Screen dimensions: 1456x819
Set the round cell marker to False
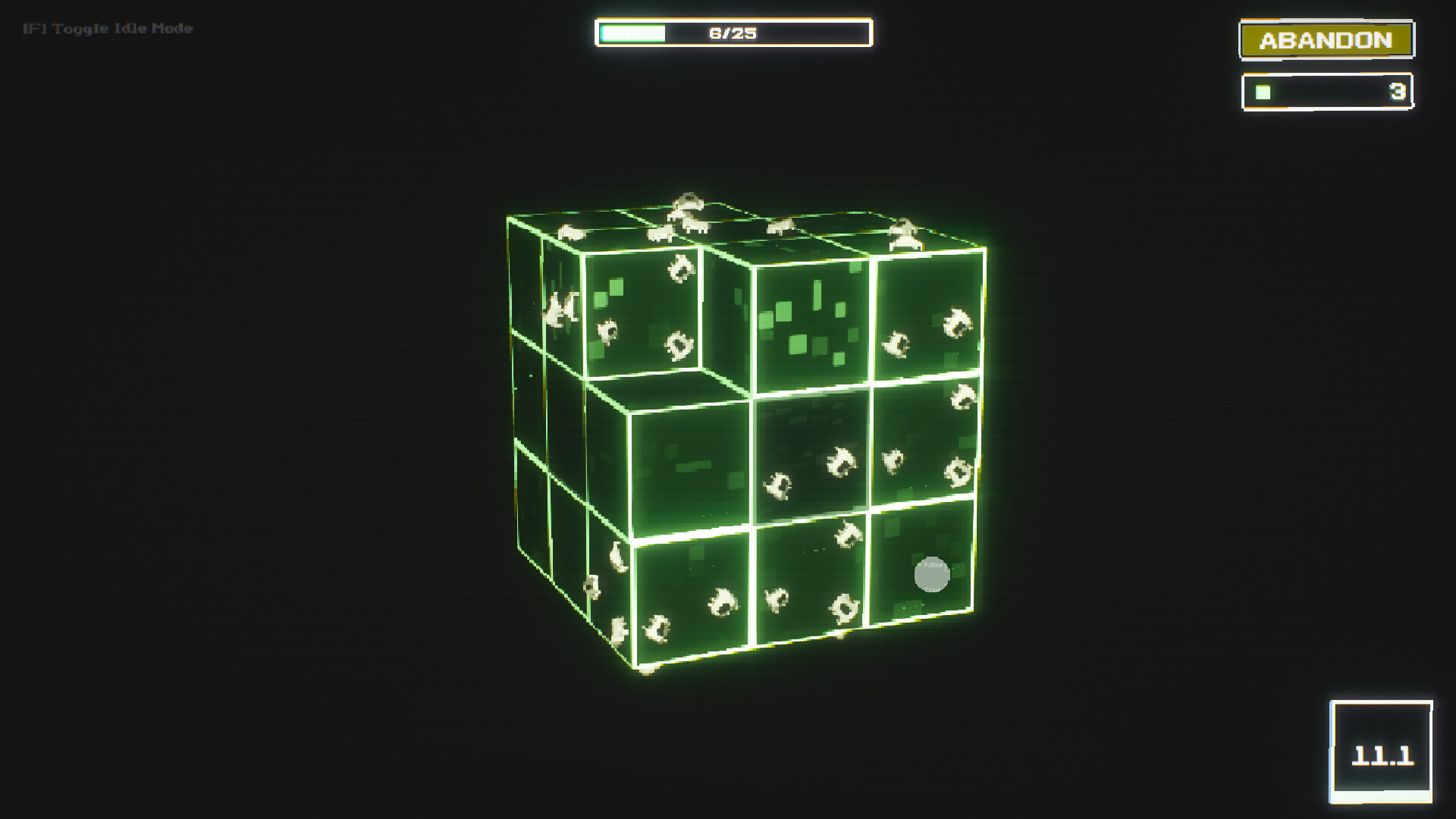coord(934,565)
